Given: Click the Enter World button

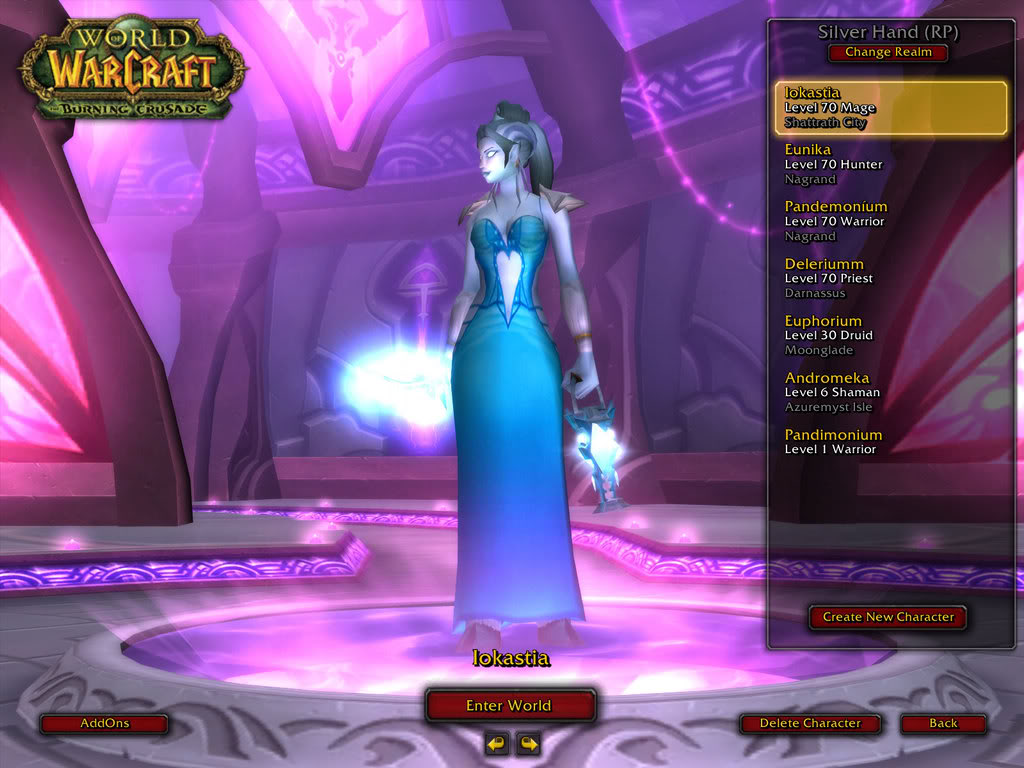Looking at the screenshot, I should [x=510, y=705].
